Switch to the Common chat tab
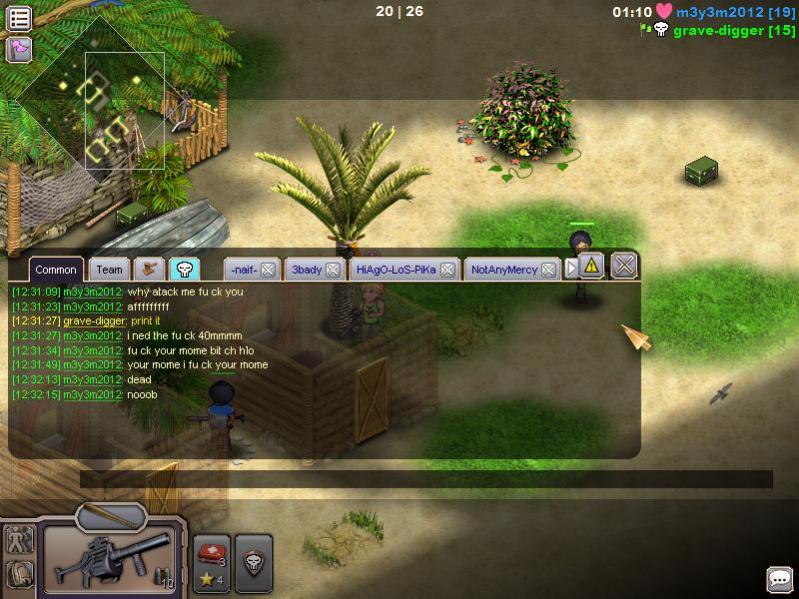The width and height of the screenshot is (799, 599). (x=55, y=269)
